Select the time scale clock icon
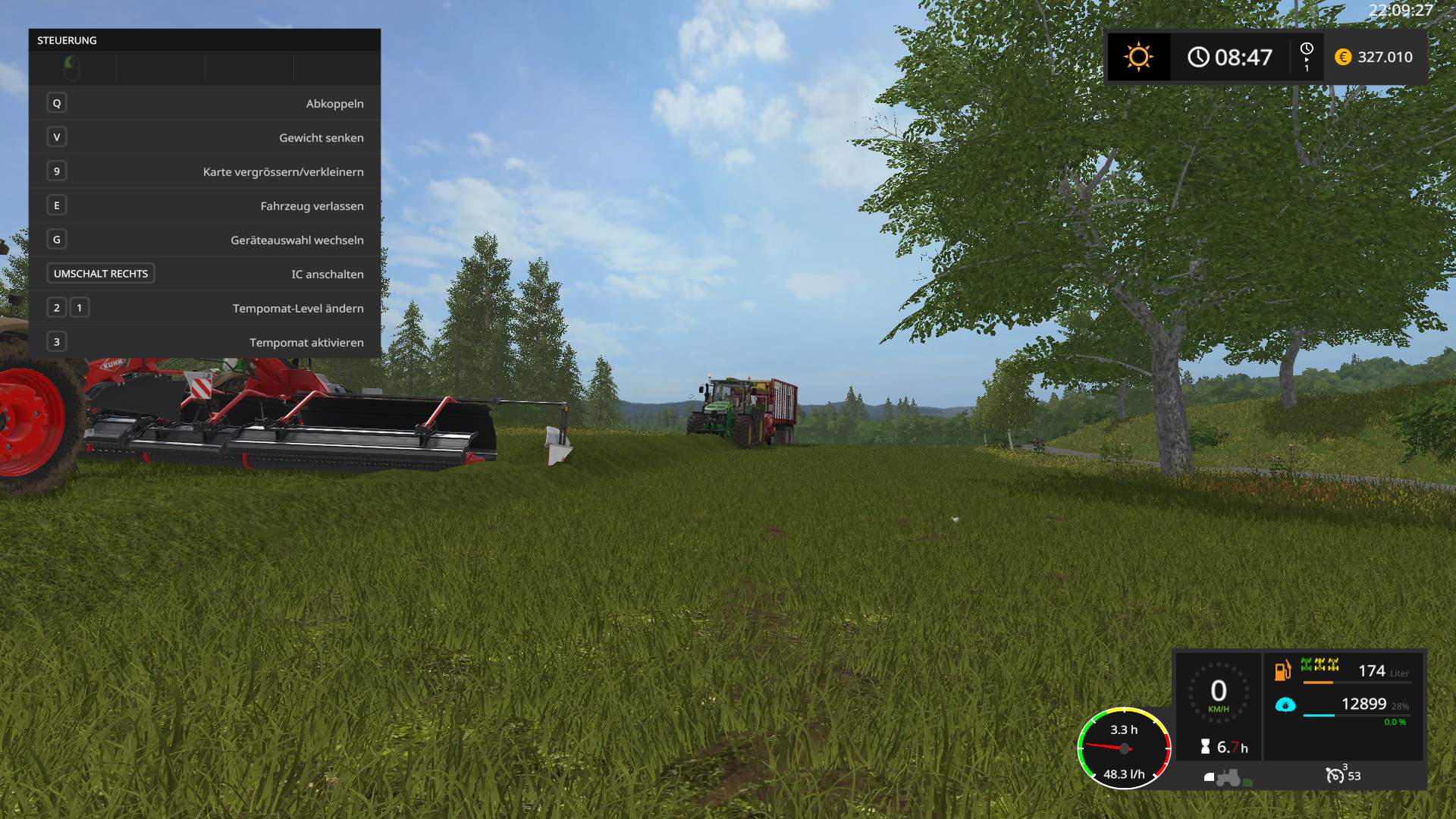The width and height of the screenshot is (1456, 819). point(1307,49)
